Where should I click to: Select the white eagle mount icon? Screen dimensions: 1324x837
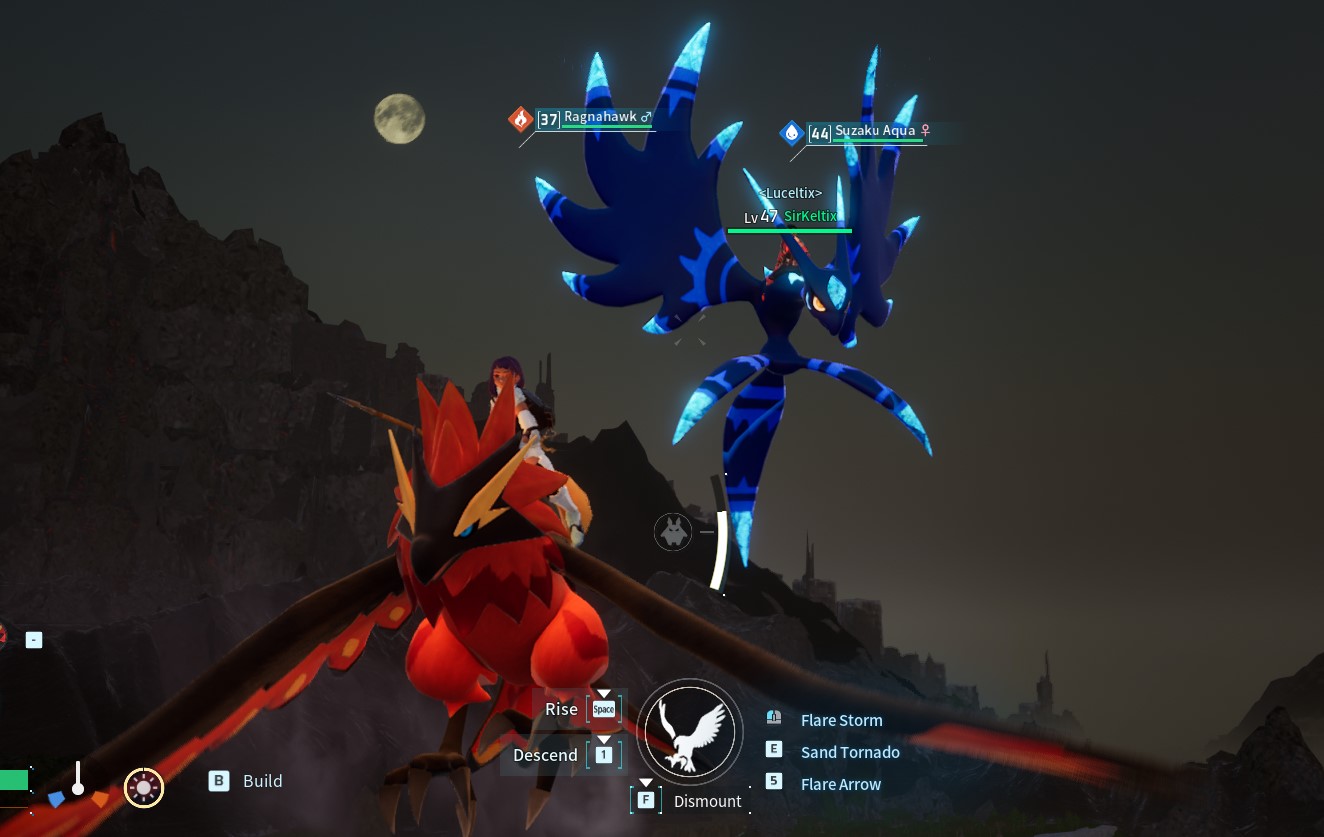[x=690, y=732]
